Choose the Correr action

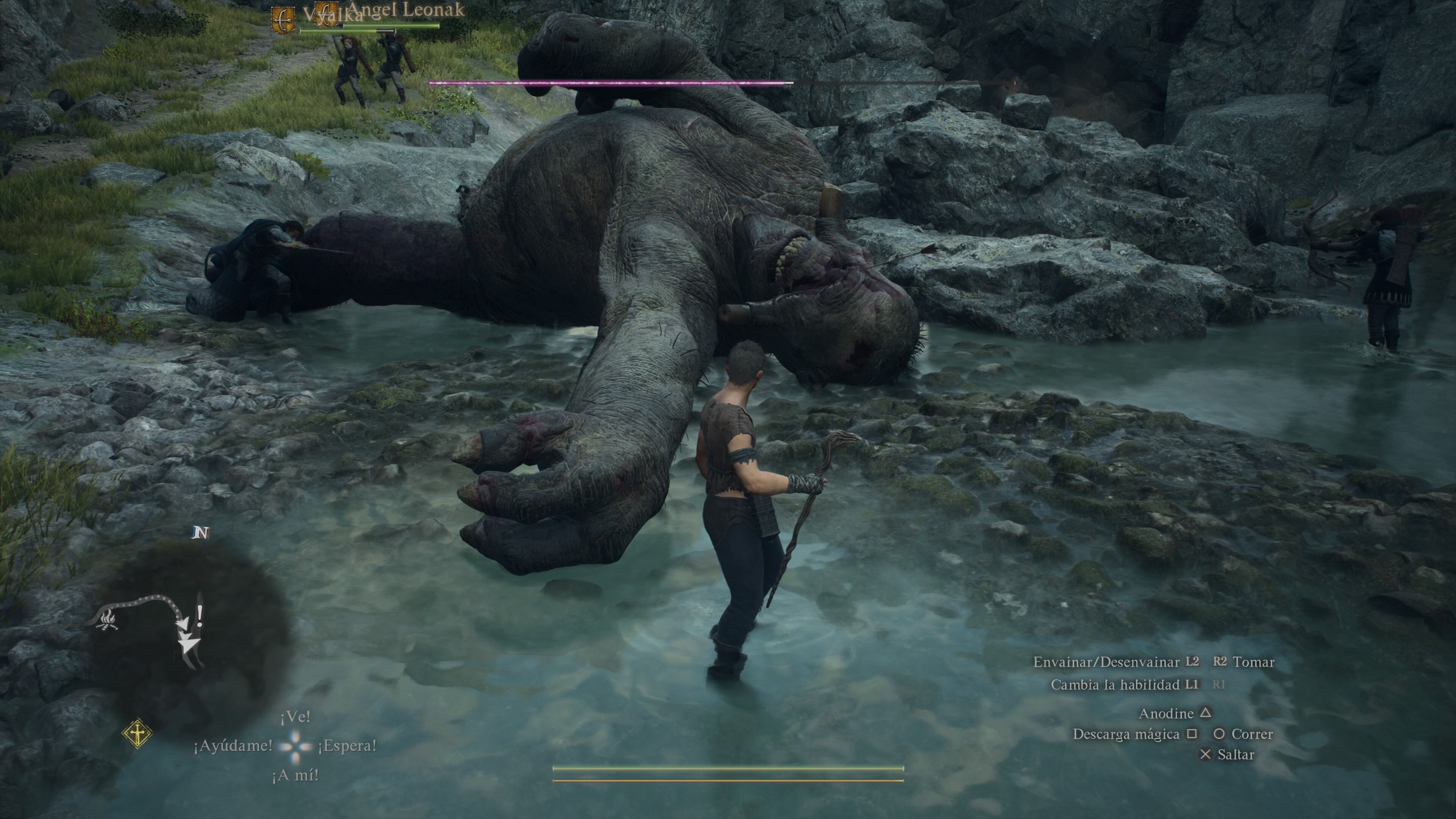tap(1252, 734)
